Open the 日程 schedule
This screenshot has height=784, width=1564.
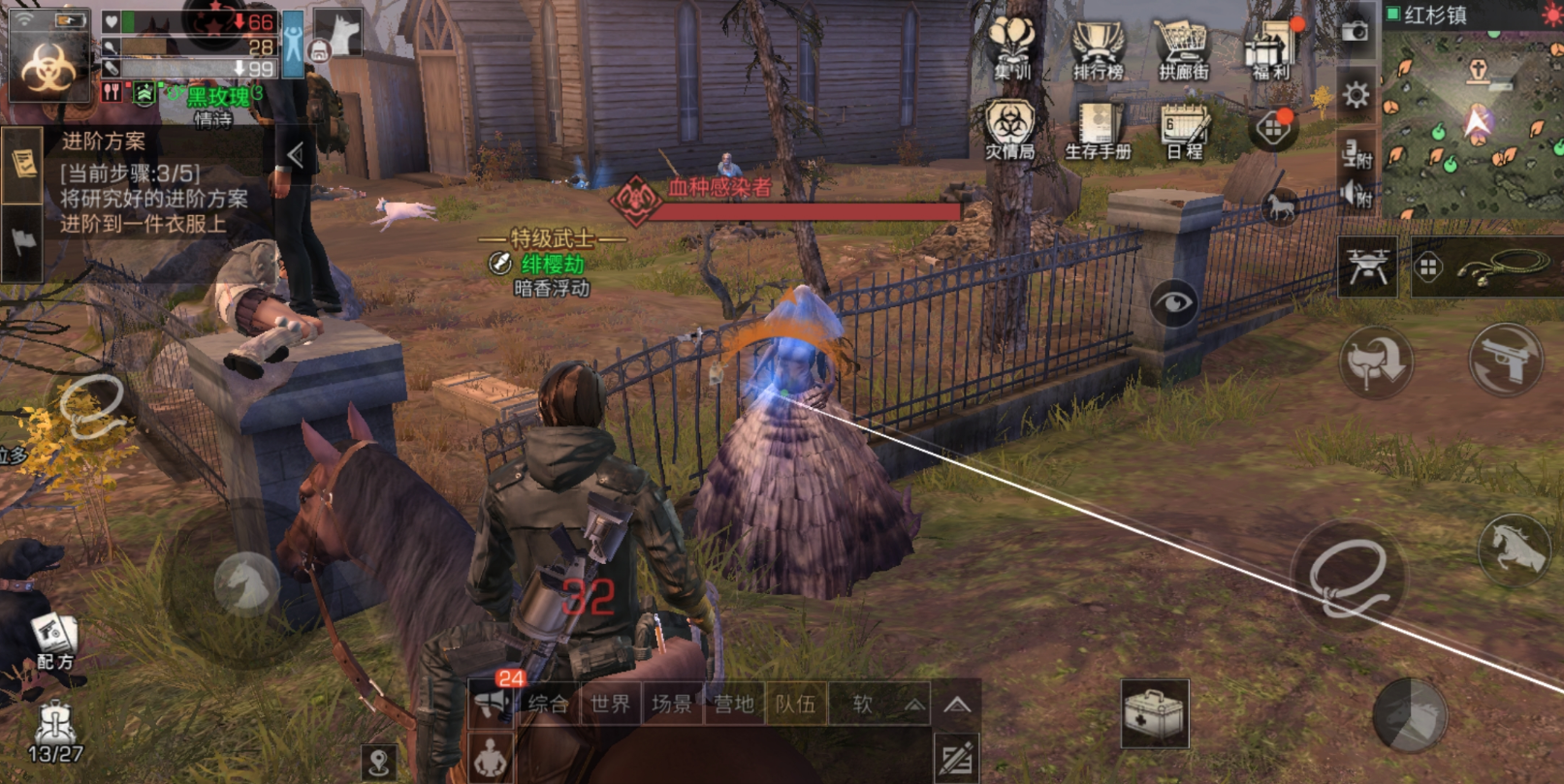1184,131
